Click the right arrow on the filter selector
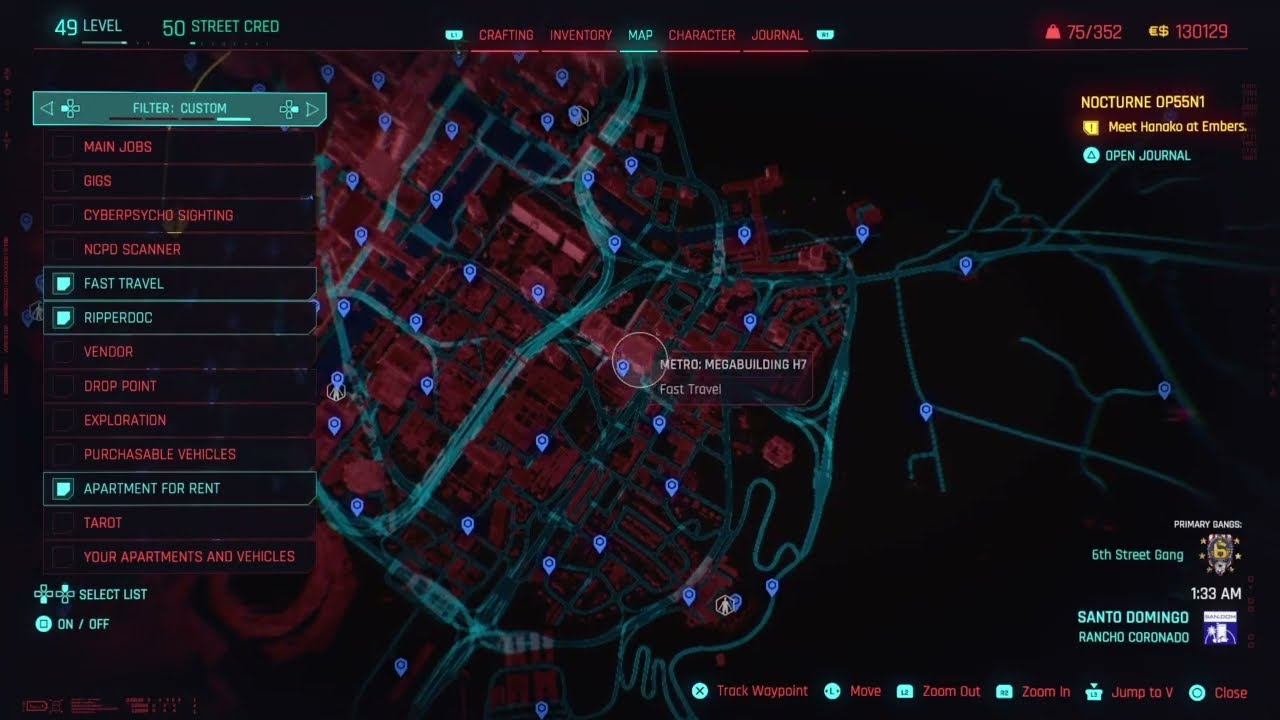Image resolution: width=1280 pixels, height=720 pixels. pos(314,108)
